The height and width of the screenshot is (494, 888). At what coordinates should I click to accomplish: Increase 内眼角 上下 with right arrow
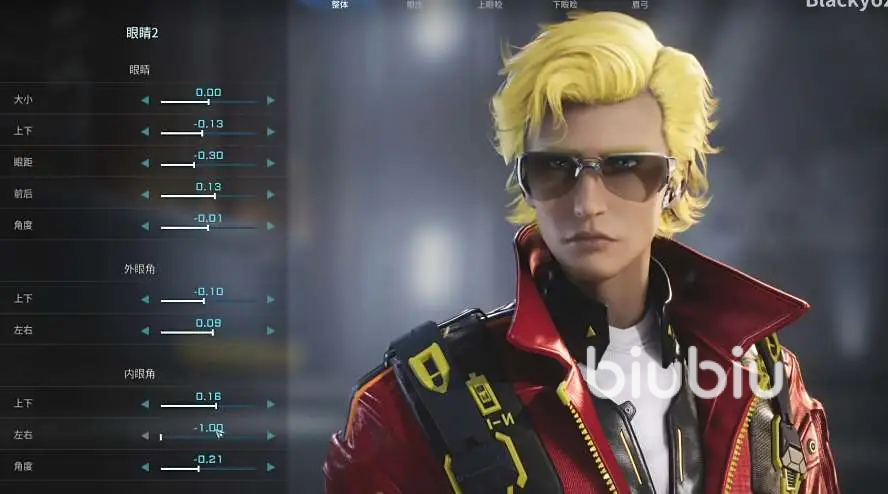pos(270,404)
